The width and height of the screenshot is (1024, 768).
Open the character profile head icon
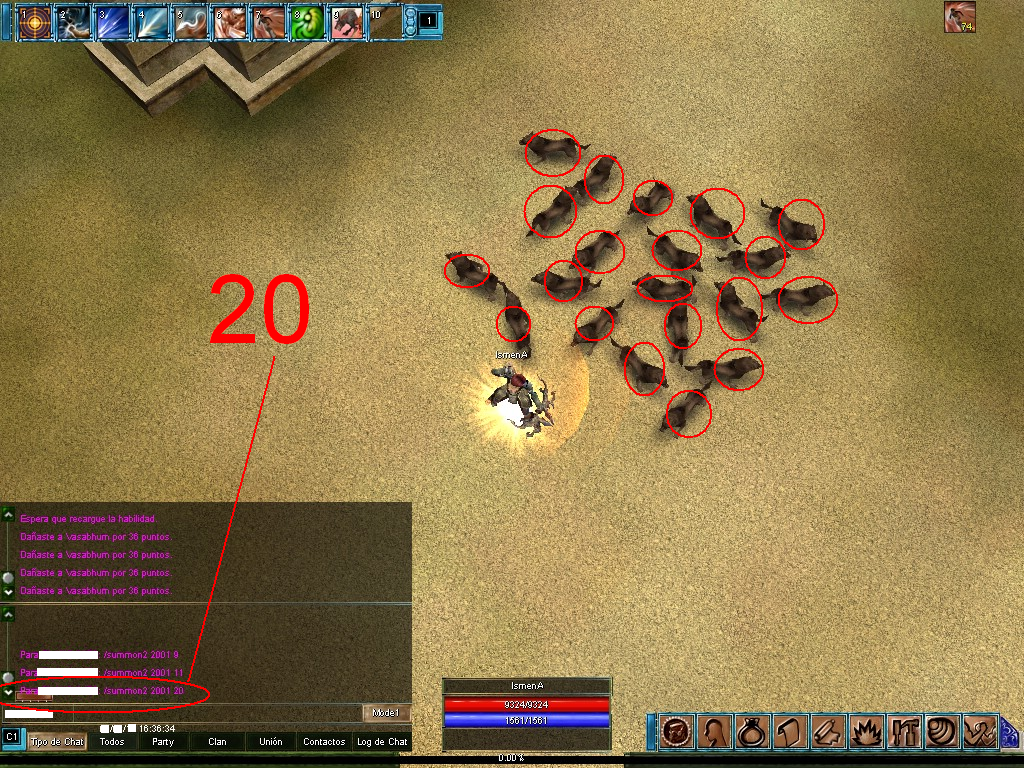pyautogui.click(x=713, y=732)
